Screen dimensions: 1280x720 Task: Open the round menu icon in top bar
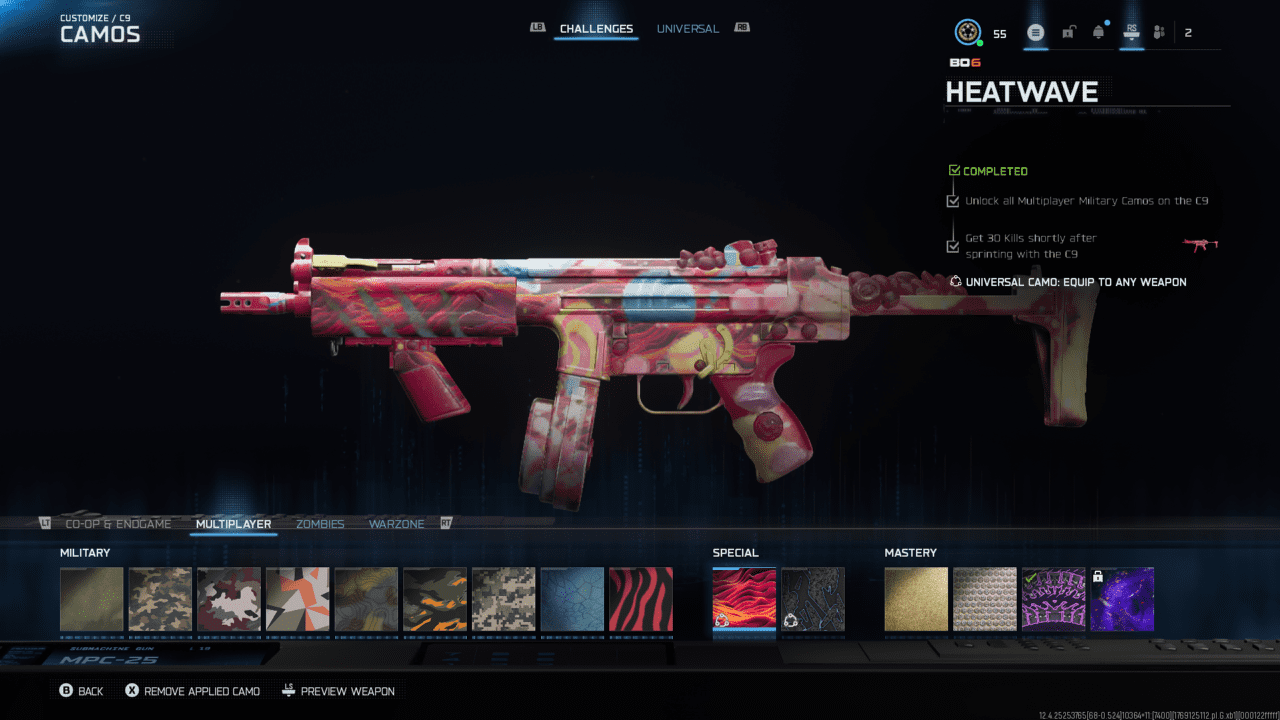click(1036, 33)
